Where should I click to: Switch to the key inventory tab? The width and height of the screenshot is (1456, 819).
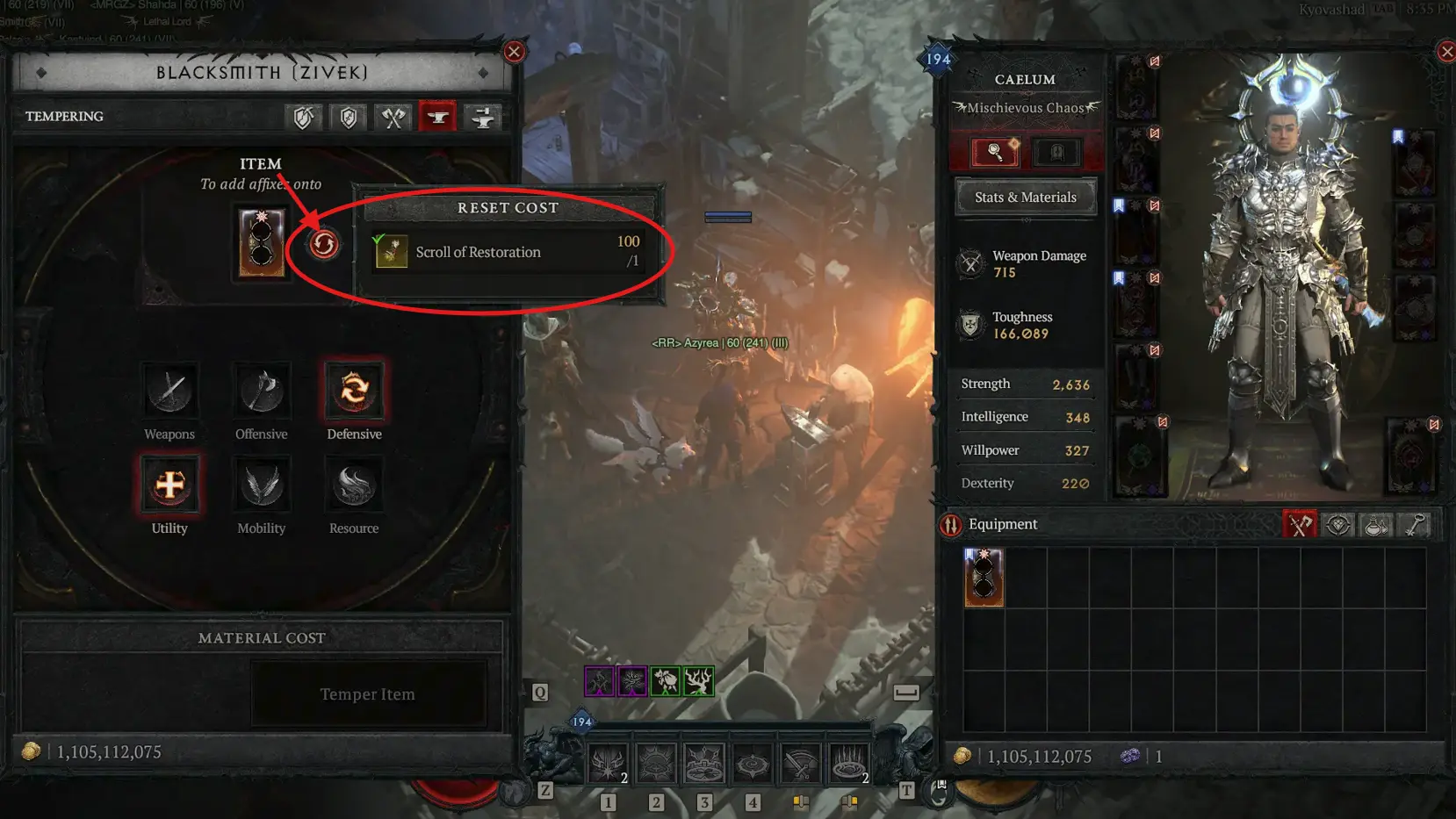tap(1415, 525)
